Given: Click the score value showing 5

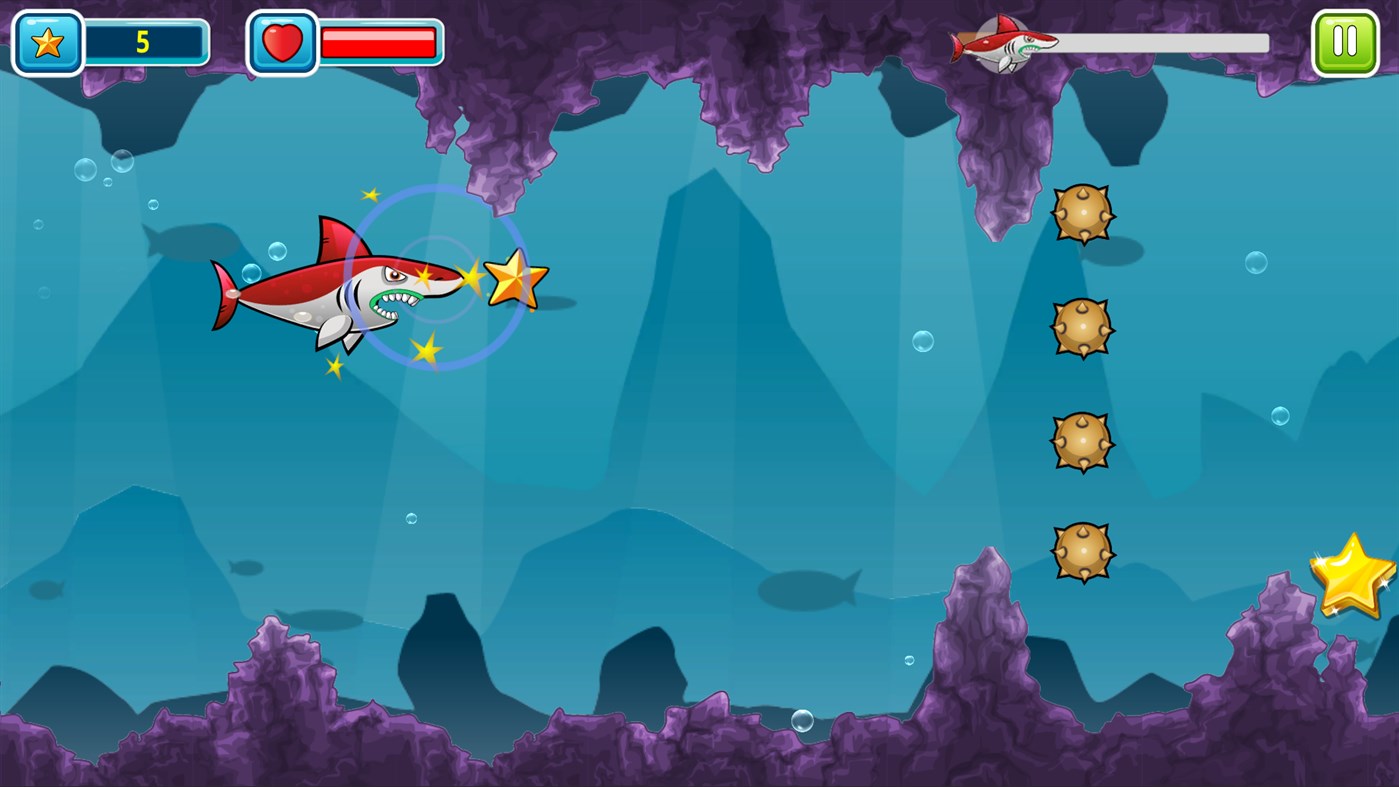Looking at the screenshot, I should 145,42.
